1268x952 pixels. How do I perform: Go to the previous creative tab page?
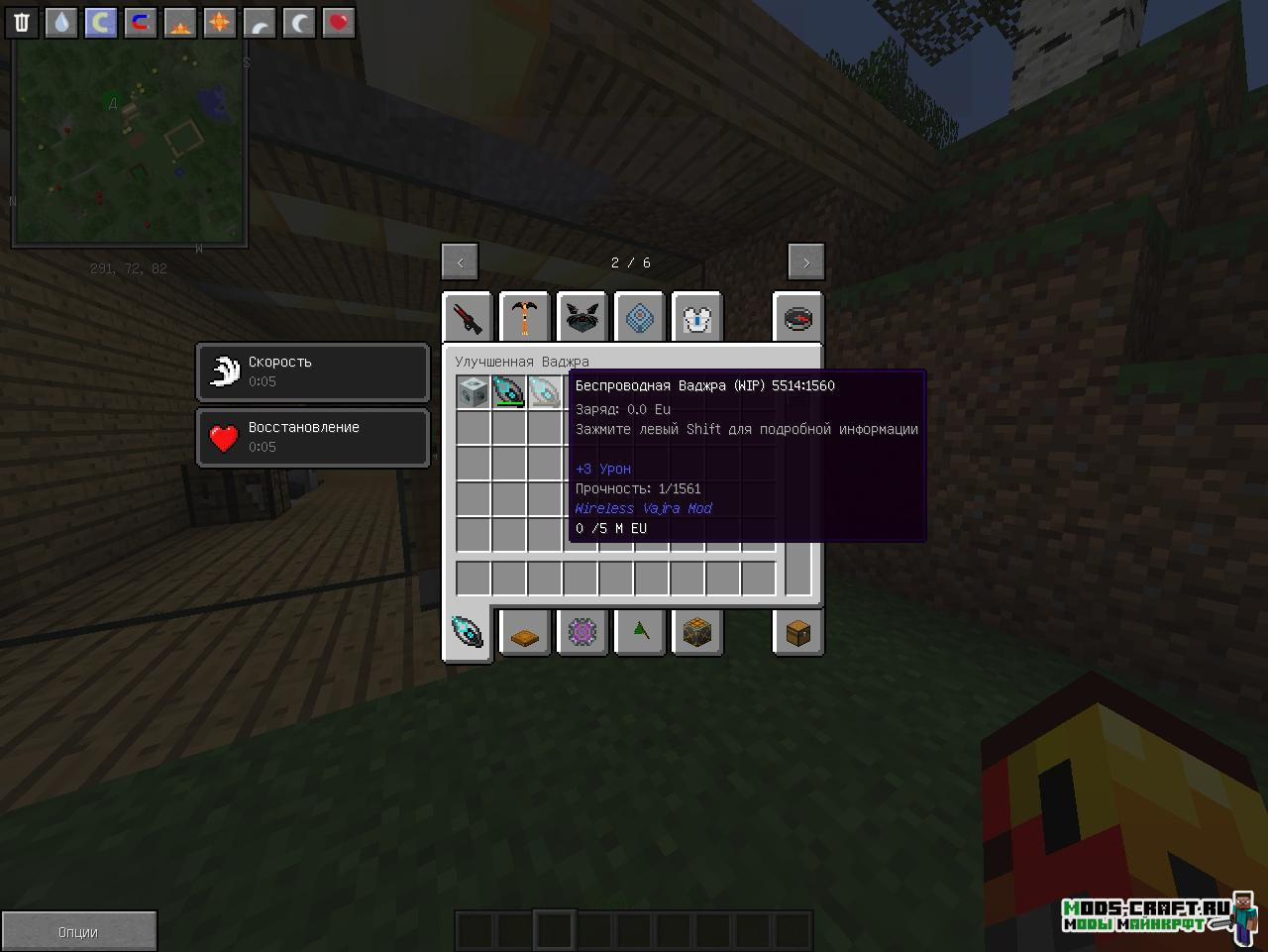click(460, 263)
